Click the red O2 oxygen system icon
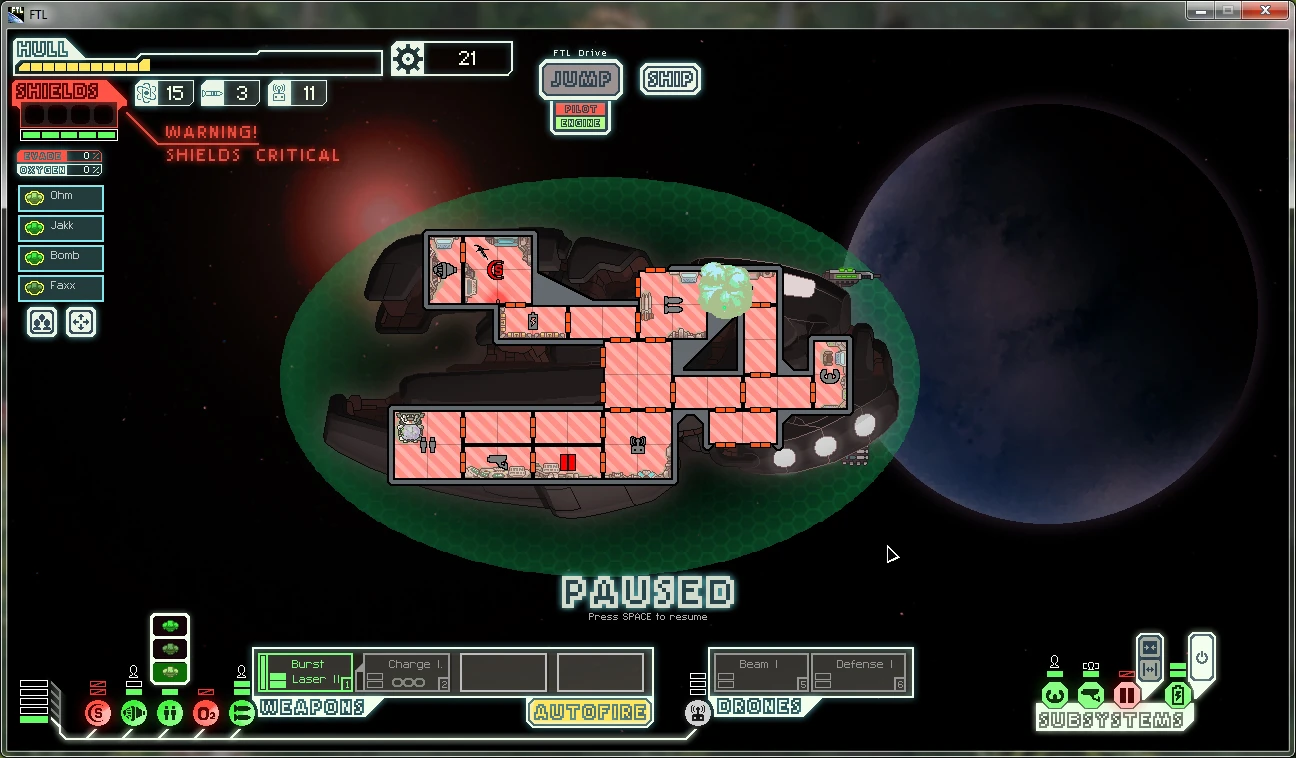 point(205,713)
